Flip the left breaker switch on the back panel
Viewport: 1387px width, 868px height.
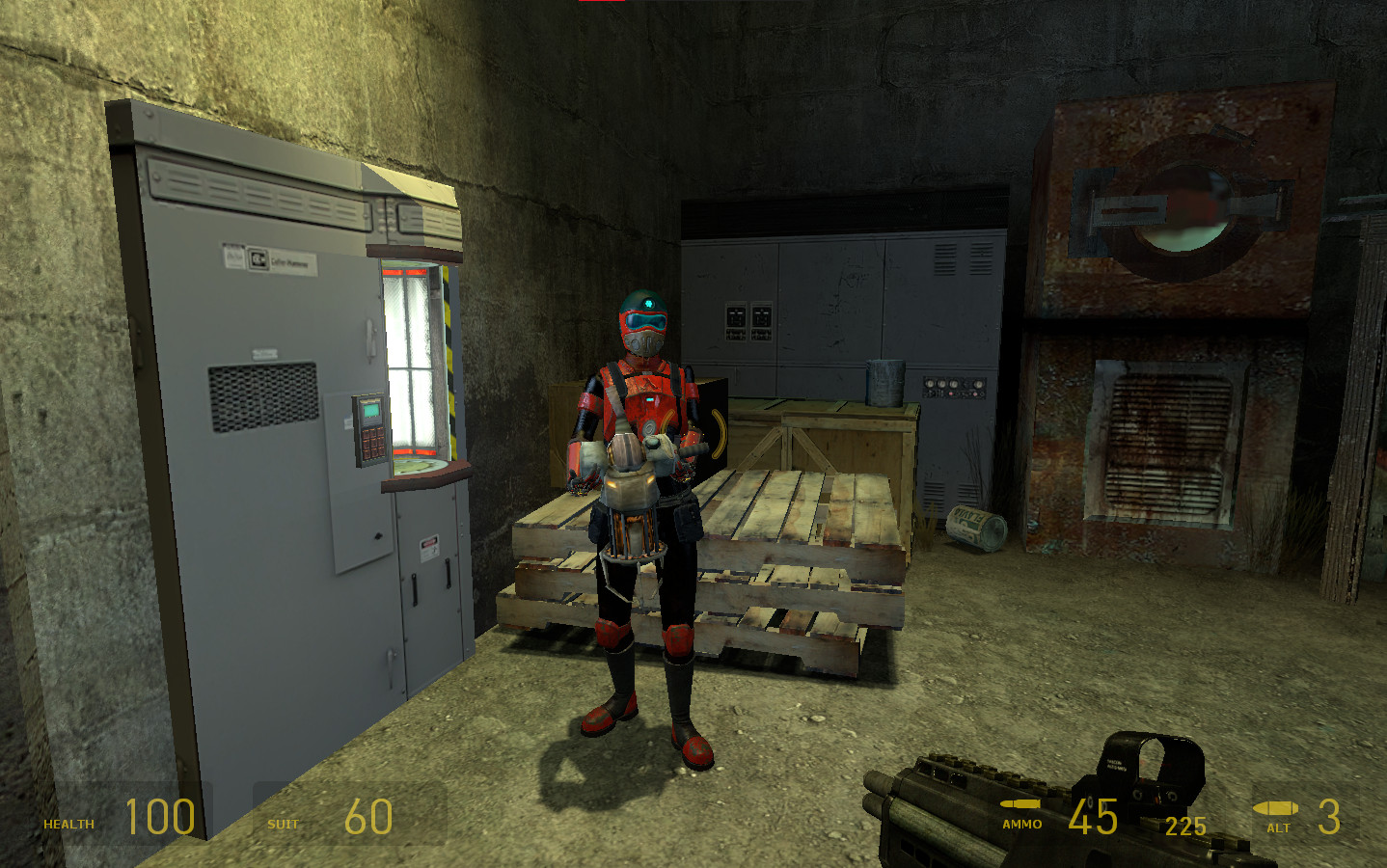(736, 314)
